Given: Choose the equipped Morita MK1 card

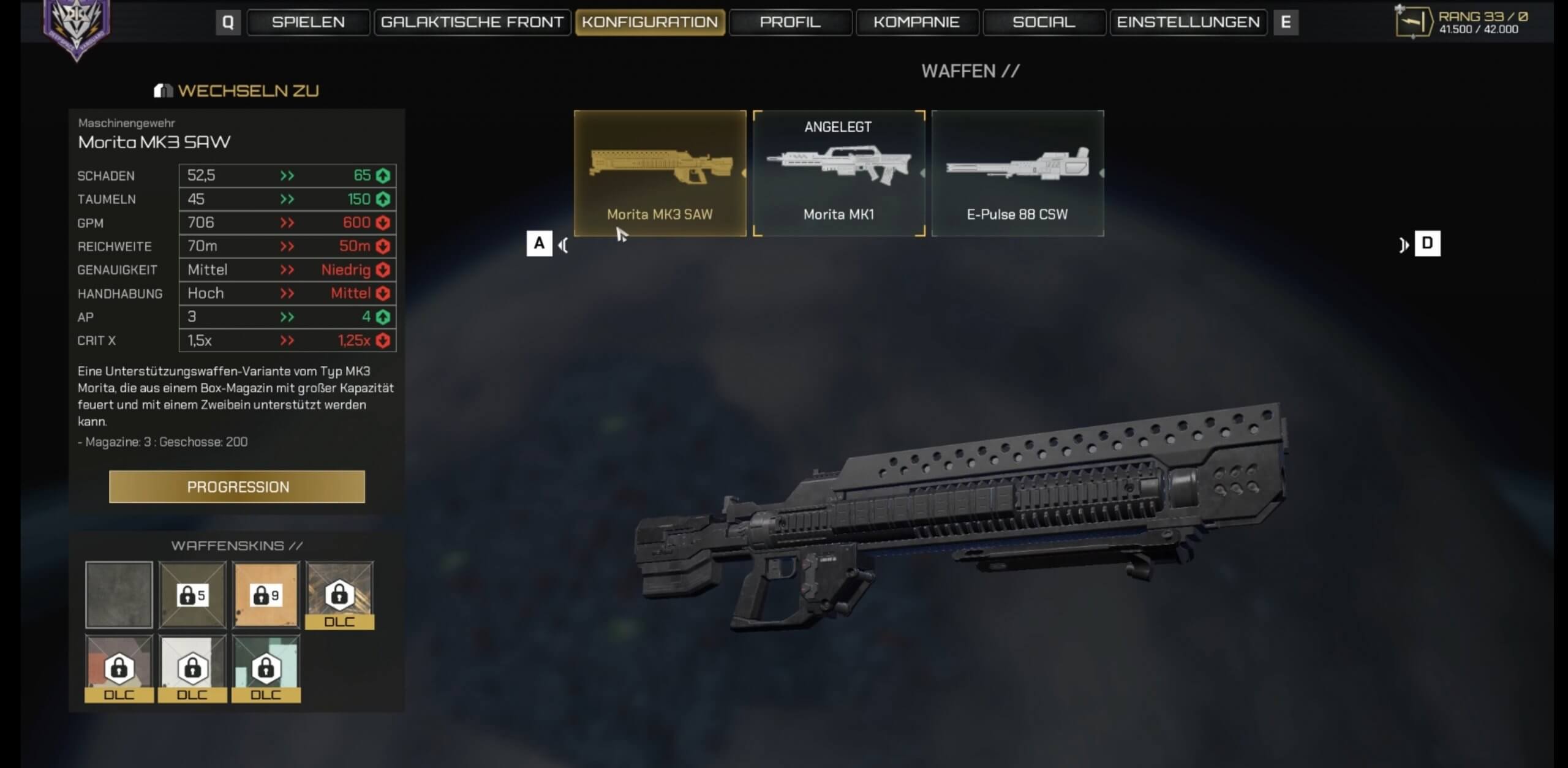Looking at the screenshot, I should 839,173.
